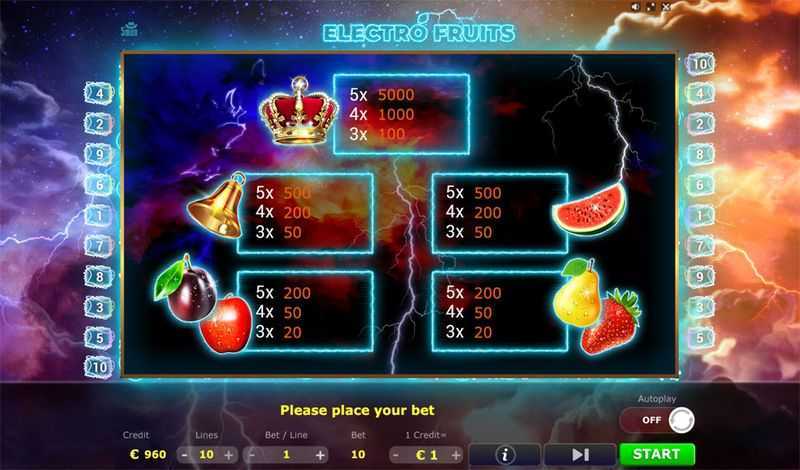The width and height of the screenshot is (800, 470).
Task: Decrease the number of Lines
Action: [185, 454]
